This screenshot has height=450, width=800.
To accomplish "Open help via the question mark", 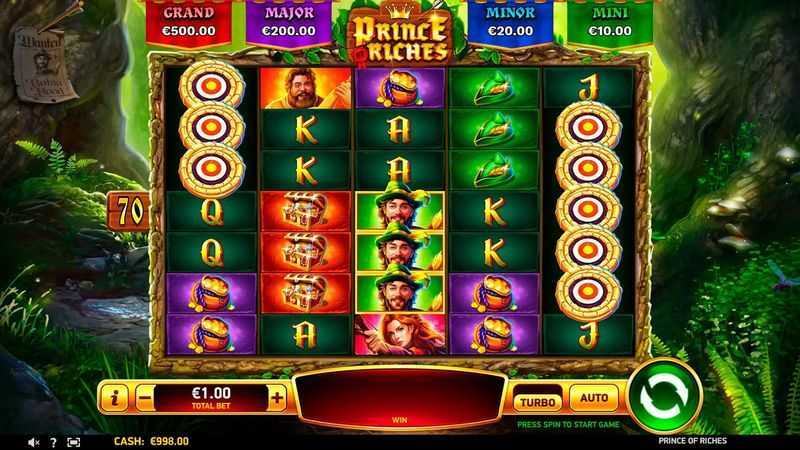I will click(54, 441).
